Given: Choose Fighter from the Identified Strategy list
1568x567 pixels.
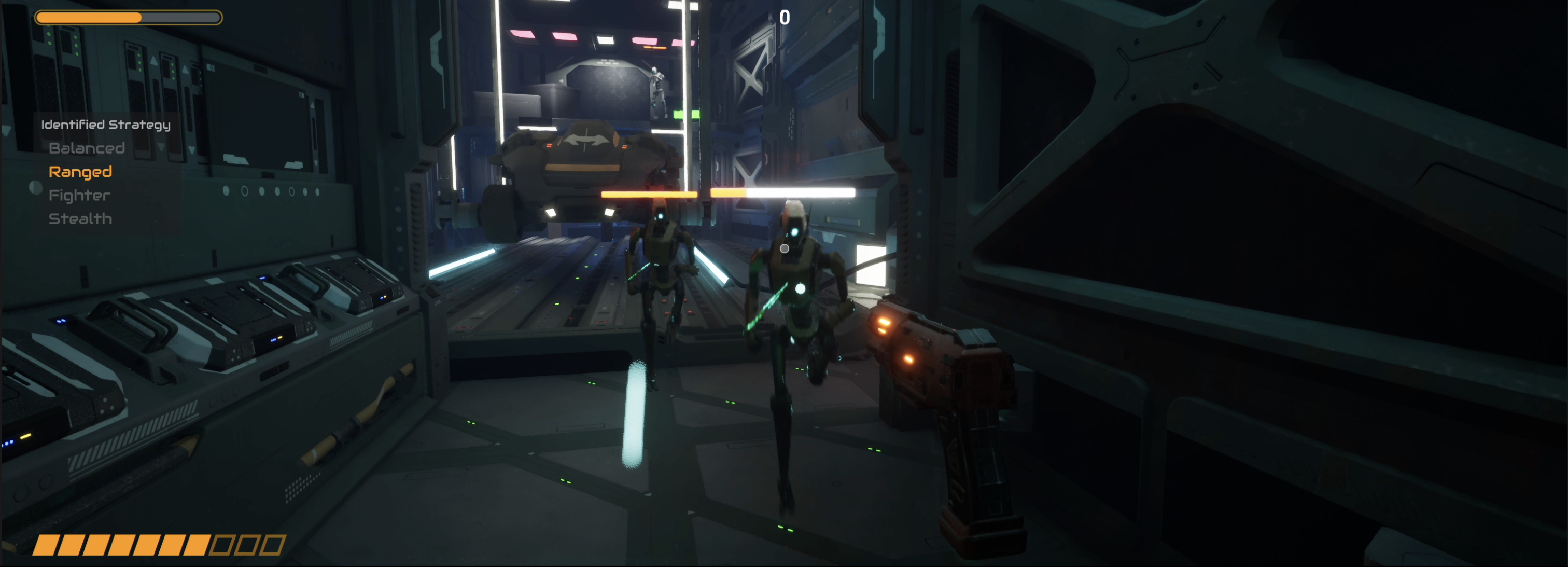Looking at the screenshot, I should point(78,195).
